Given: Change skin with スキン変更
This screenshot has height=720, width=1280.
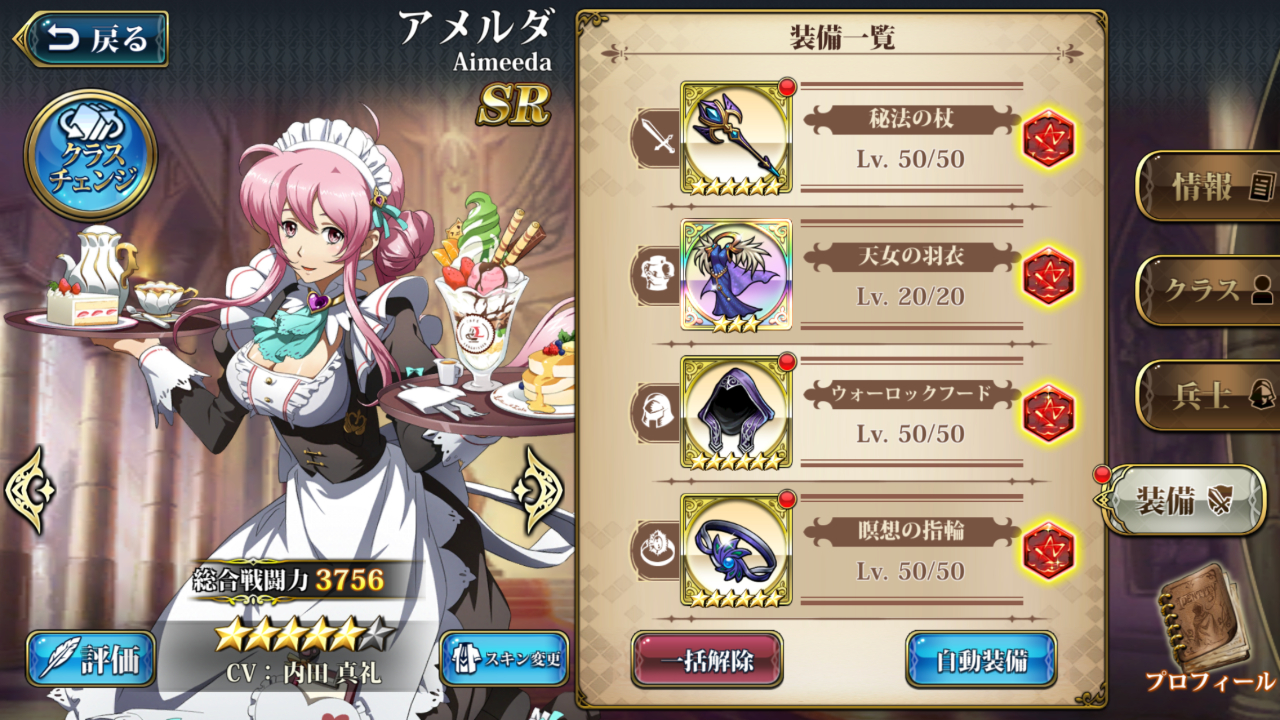Looking at the screenshot, I should [x=504, y=658].
